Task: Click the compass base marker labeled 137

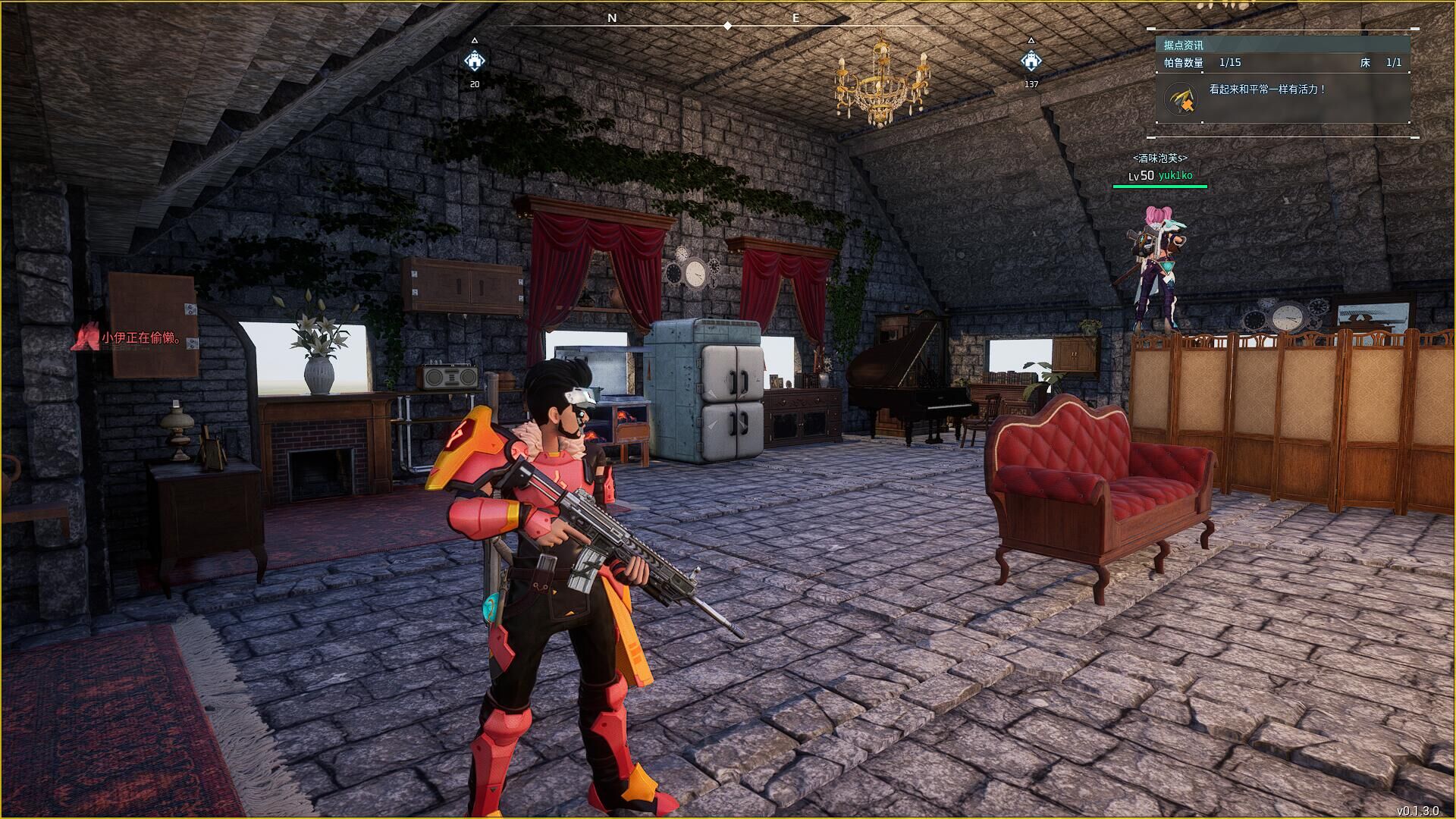Action: pos(1031,60)
